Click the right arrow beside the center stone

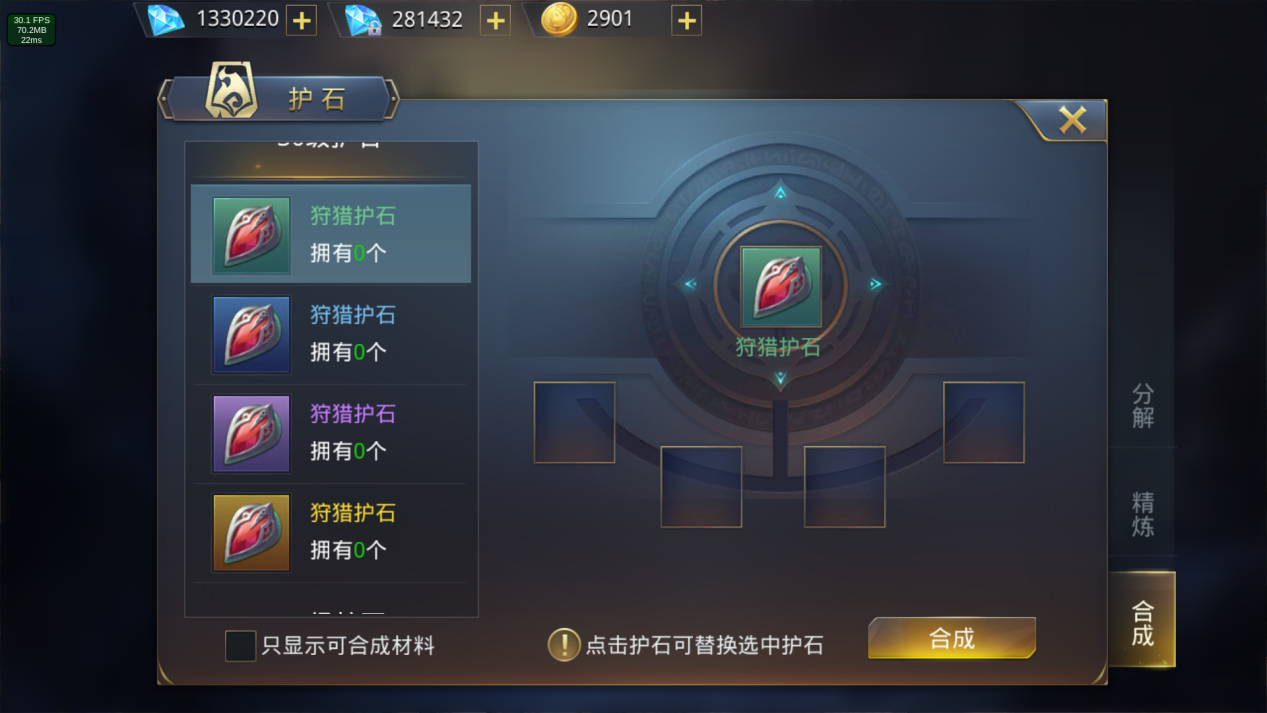pyautogui.click(x=875, y=285)
